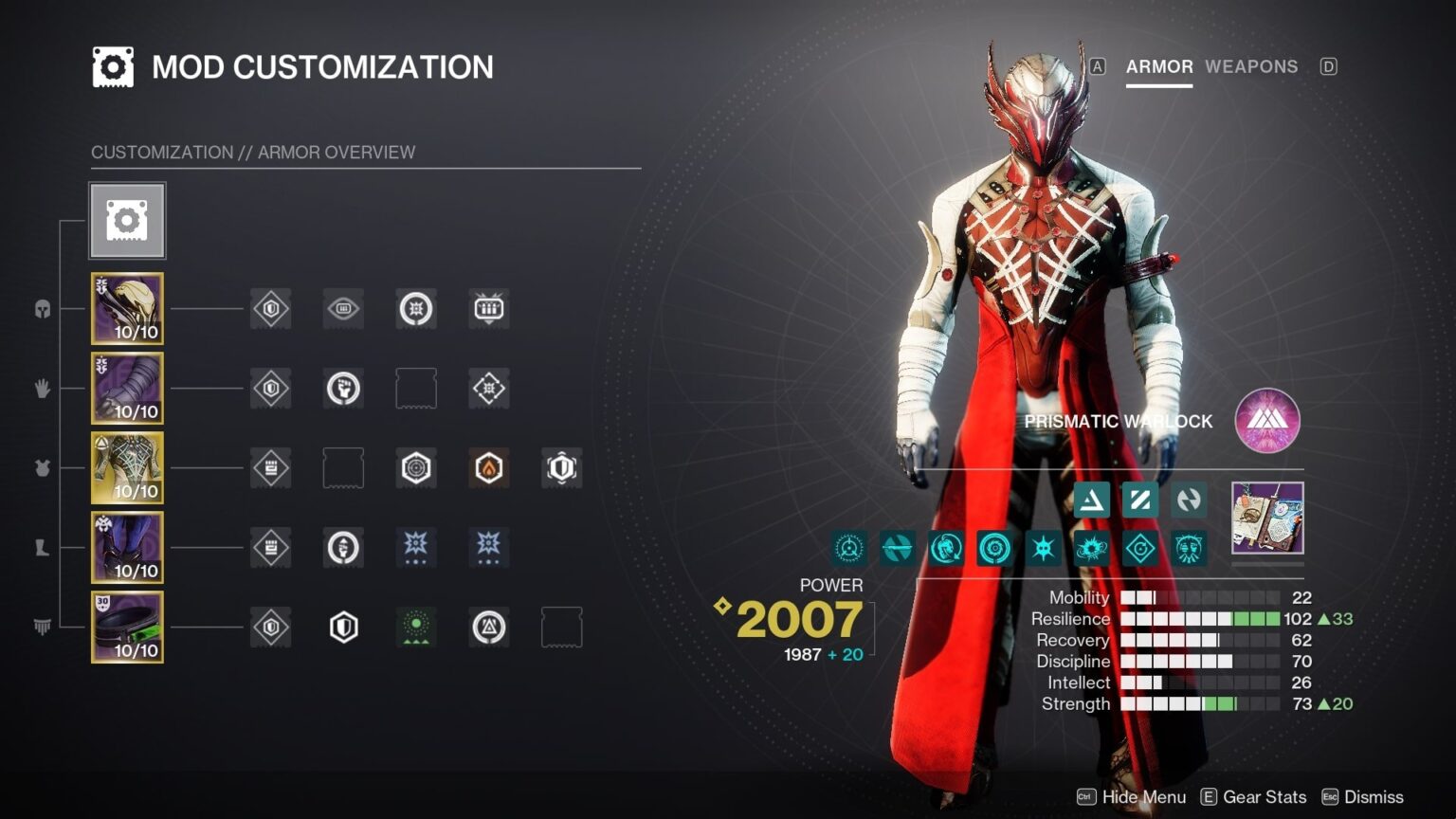Select the empty chest armor mod slot
The width and height of the screenshot is (1456, 819).
click(343, 468)
